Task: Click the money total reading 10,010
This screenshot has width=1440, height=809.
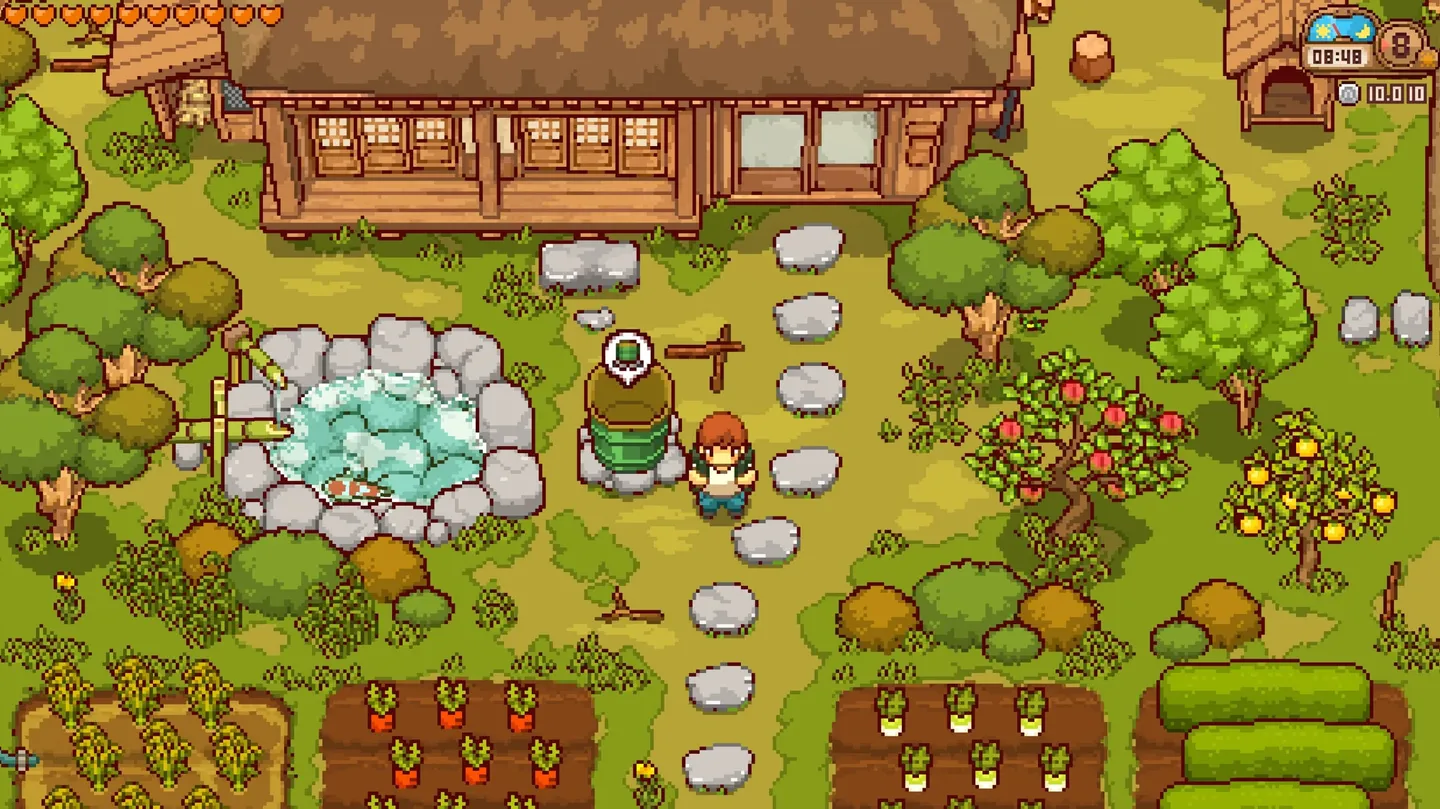Action: pyautogui.click(x=1397, y=92)
